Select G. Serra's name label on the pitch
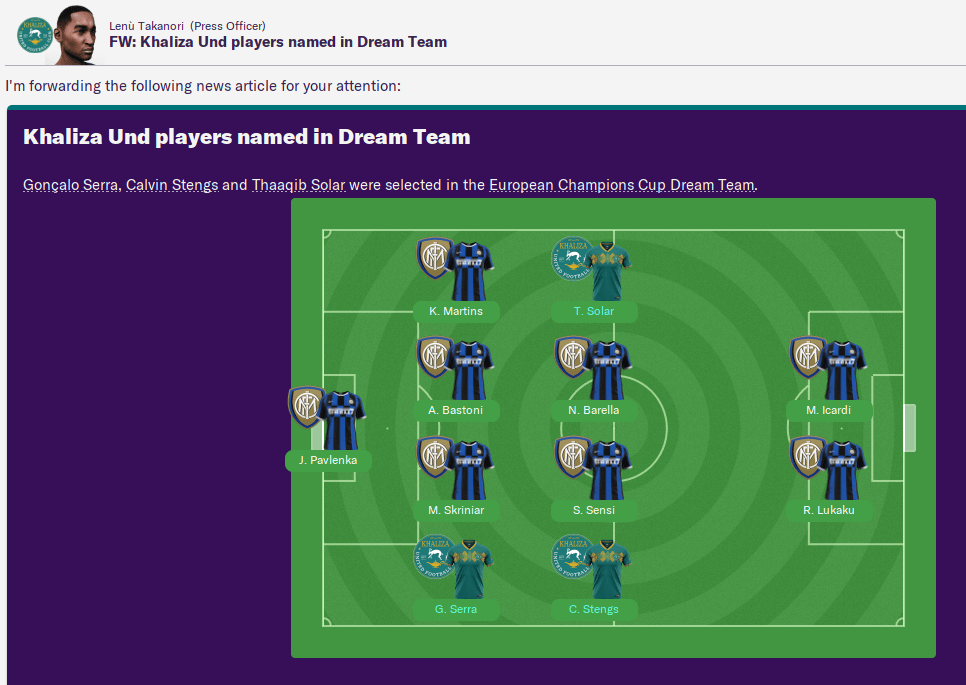966x685 pixels. (x=456, y=609)
